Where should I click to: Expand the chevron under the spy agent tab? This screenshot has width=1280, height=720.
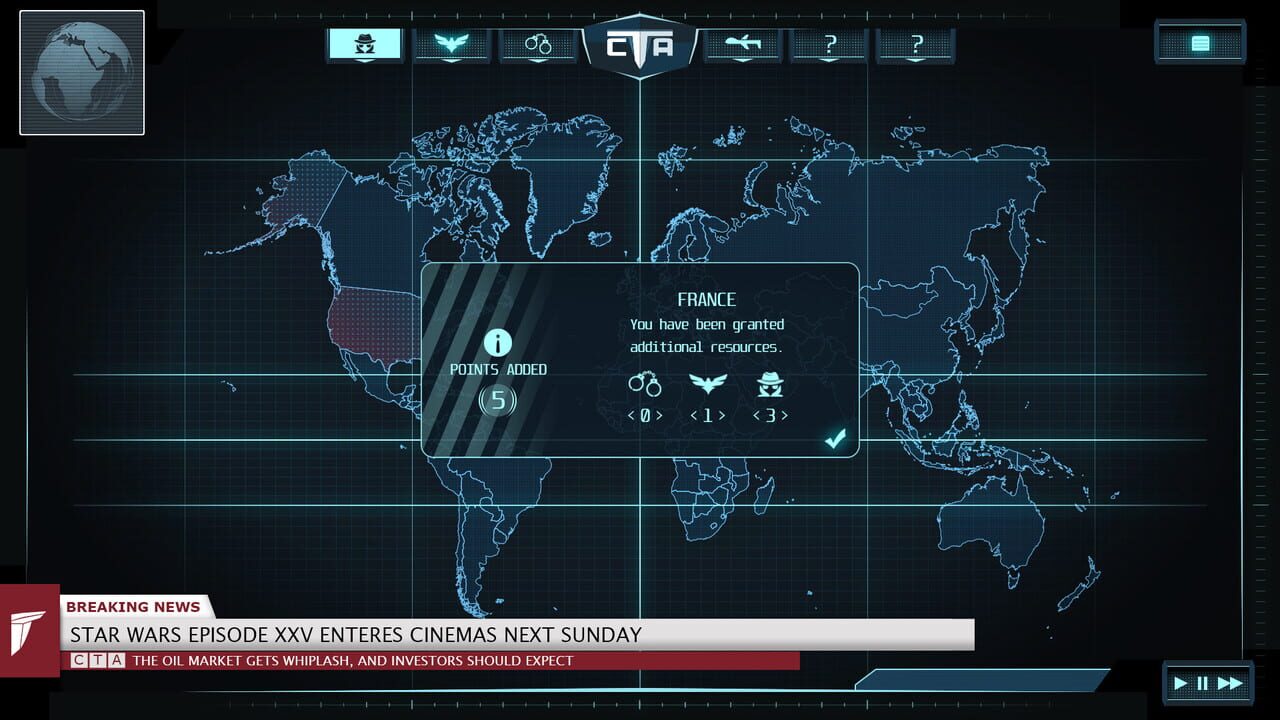365,62
